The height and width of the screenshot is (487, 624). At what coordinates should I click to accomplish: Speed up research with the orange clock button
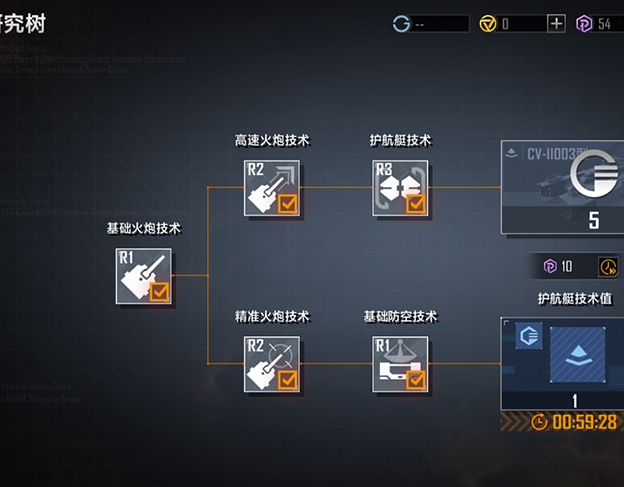608,266
